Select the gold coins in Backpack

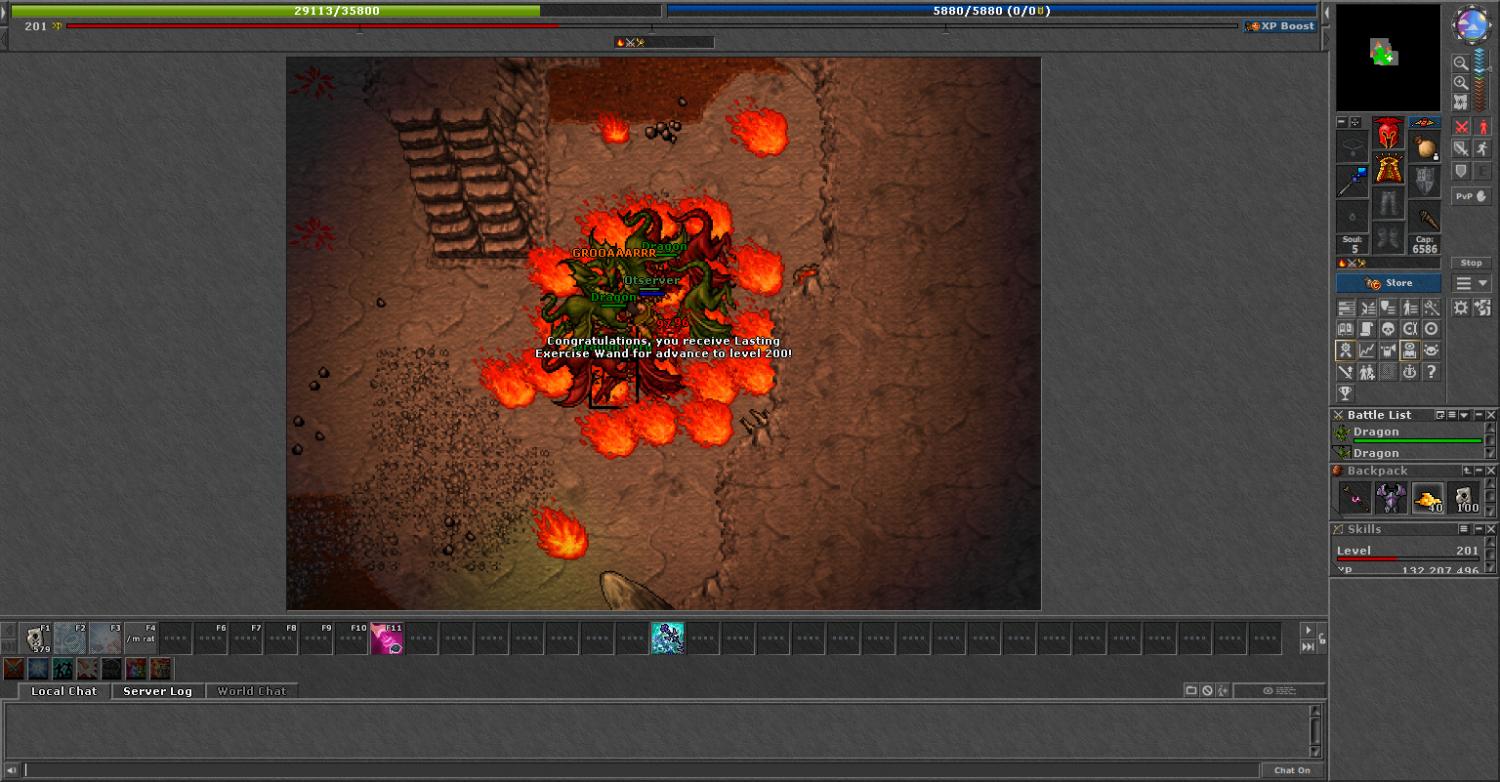click(x=1428, y=497)
